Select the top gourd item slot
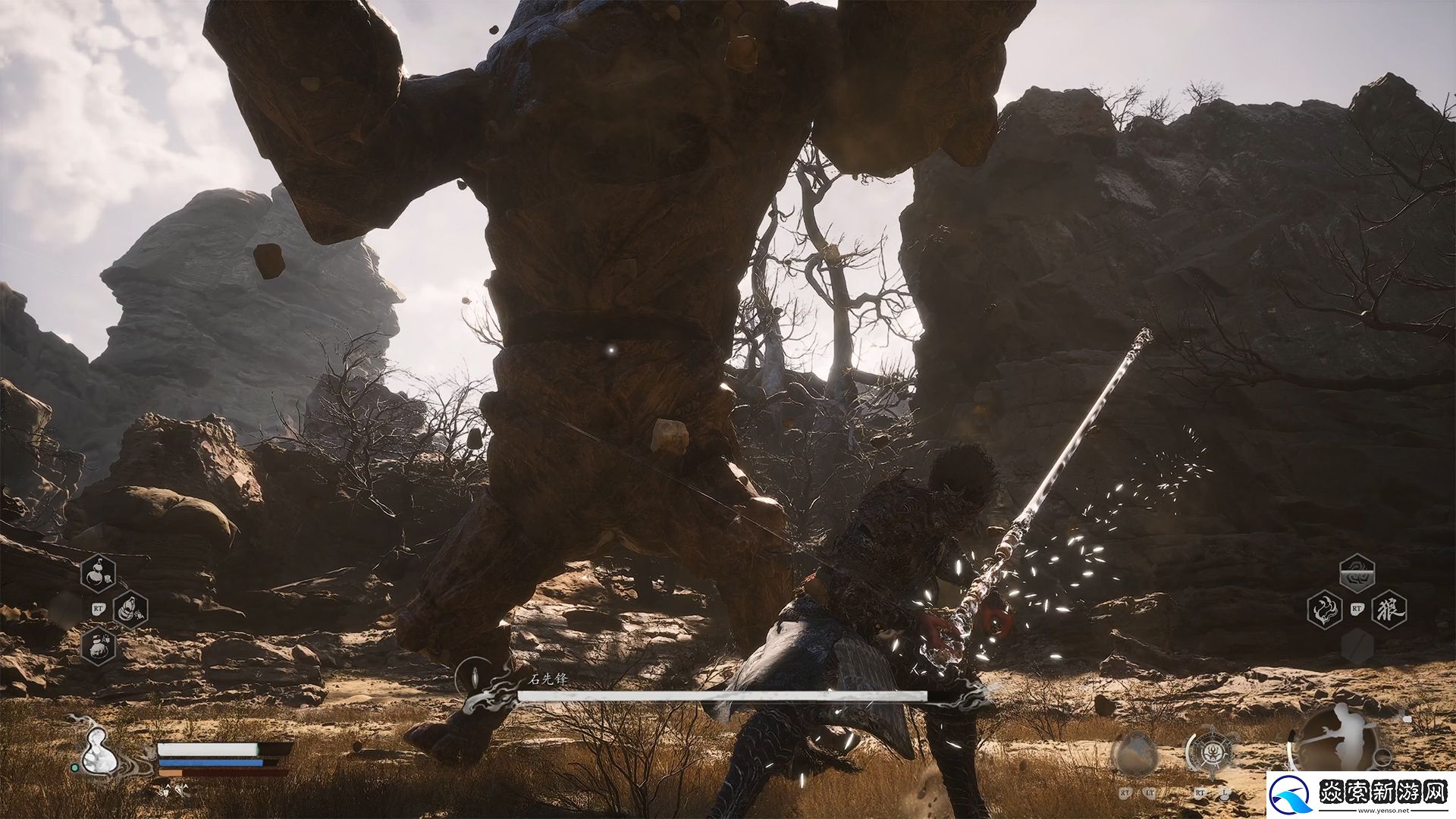1456x819 pixels. click(x=99, y=574)
